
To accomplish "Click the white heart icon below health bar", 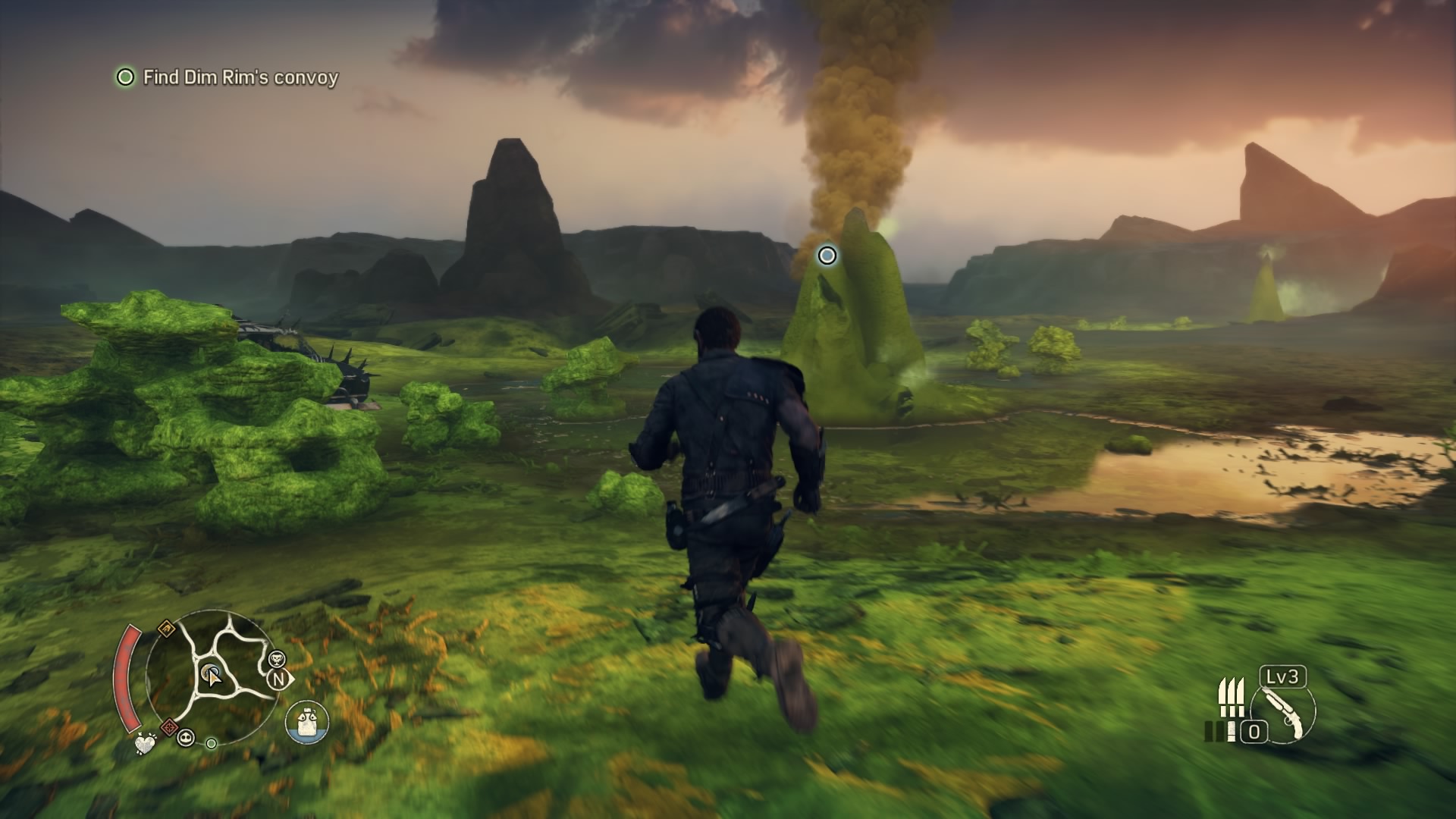I will pos(144,744).
